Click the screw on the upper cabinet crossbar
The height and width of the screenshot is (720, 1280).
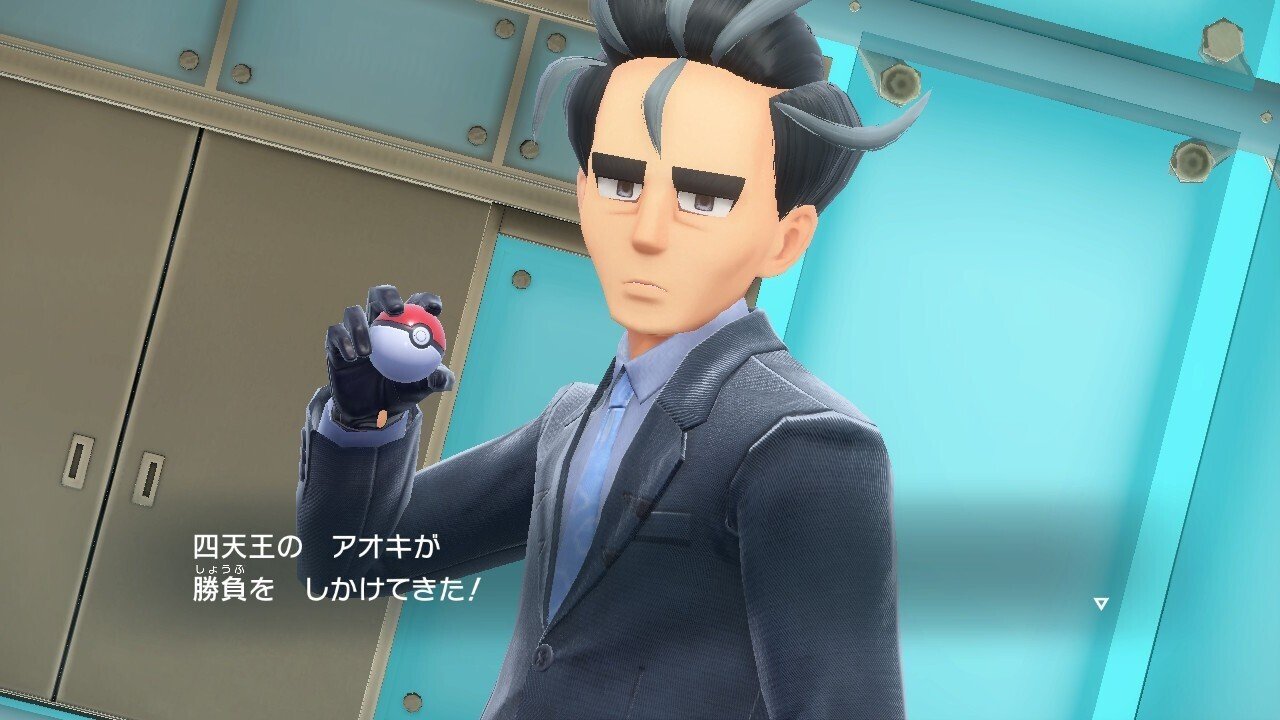coord(188,60)
